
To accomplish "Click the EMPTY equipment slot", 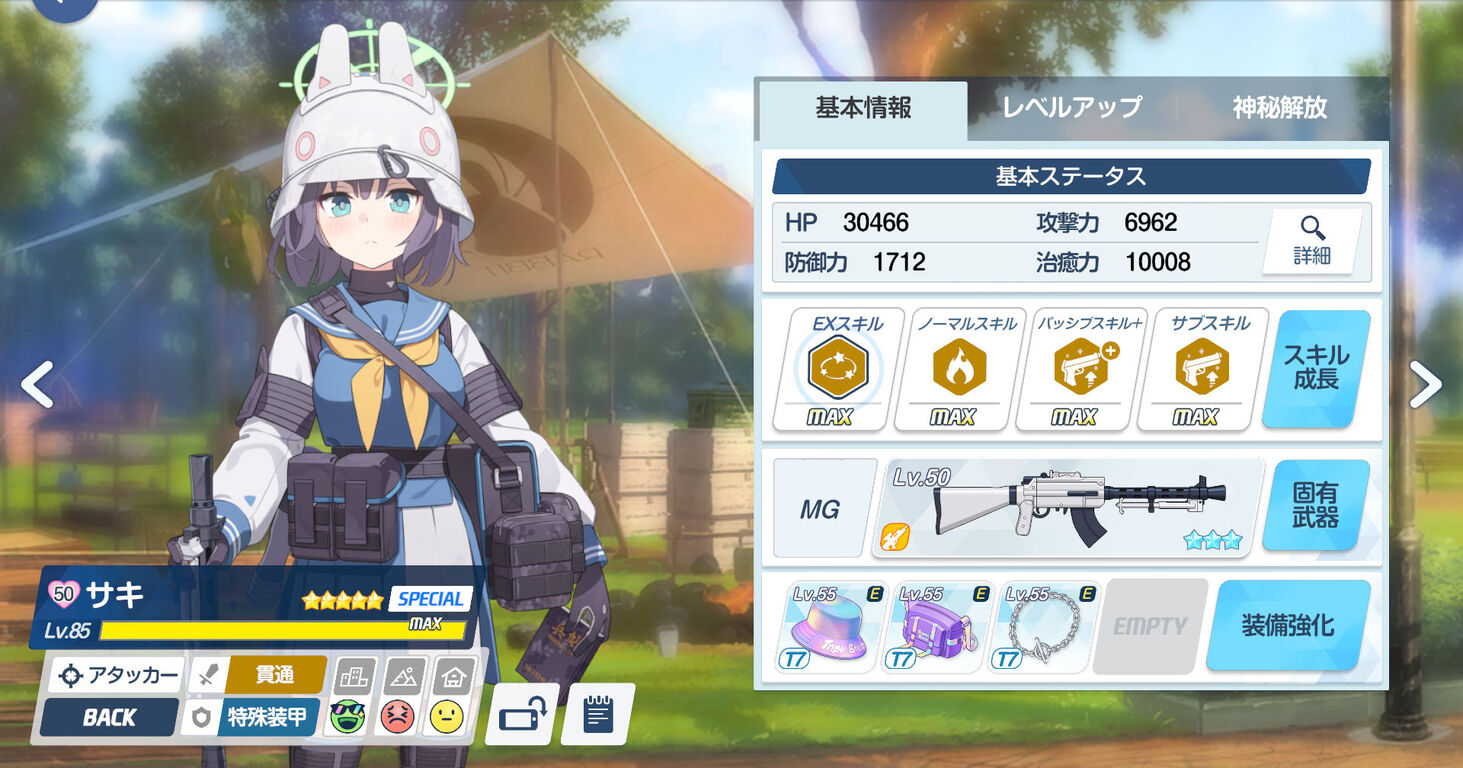I will click(x=1150, y=626).
